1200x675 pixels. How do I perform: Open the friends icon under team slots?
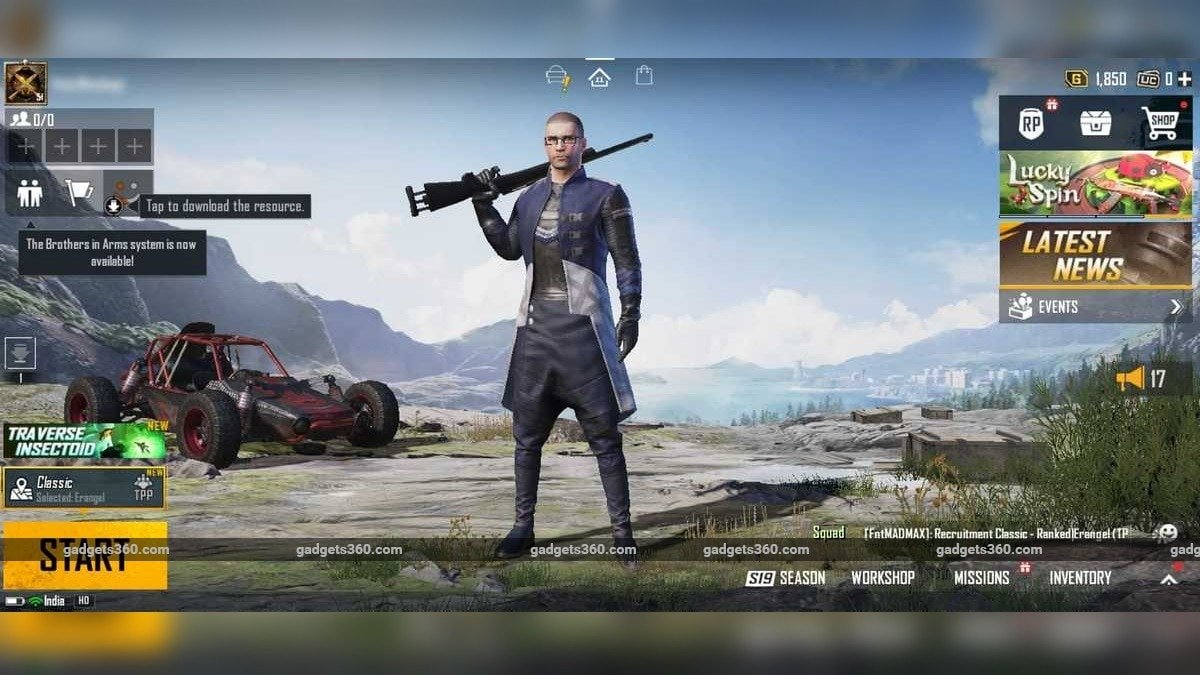pyautogui.click(x=30, y=192)
